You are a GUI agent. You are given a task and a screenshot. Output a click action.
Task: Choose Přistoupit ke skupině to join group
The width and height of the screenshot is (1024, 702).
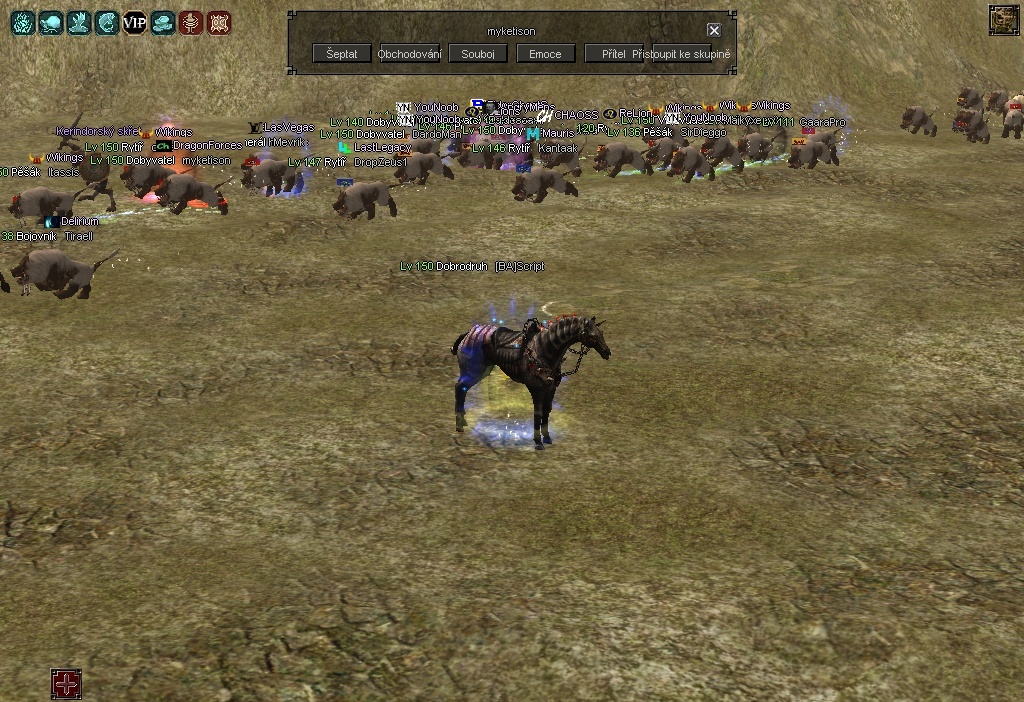click(682, 54)
